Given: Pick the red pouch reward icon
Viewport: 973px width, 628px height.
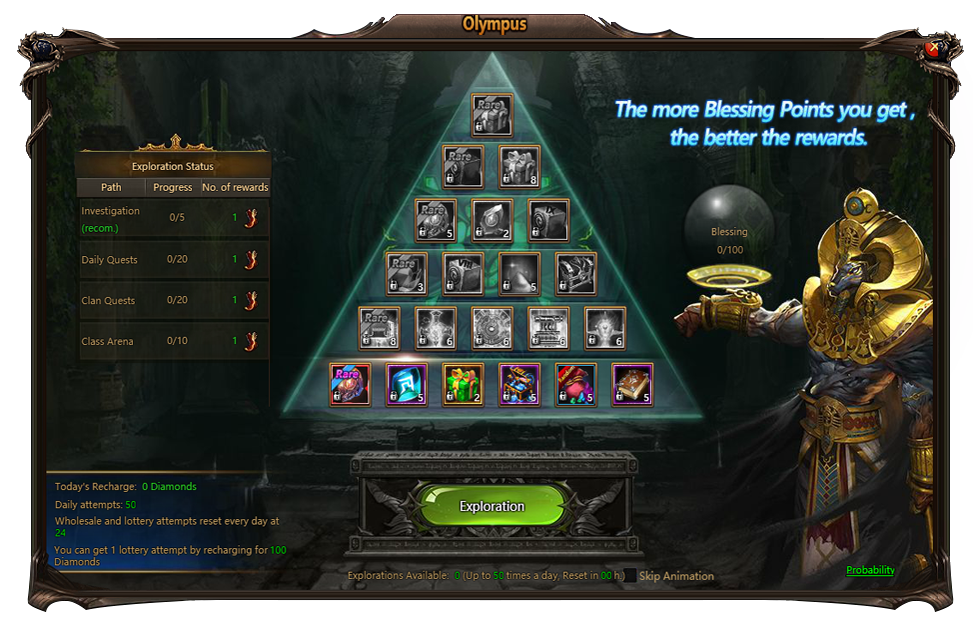Looking at the screenshot, I should [x=576, y=384].
